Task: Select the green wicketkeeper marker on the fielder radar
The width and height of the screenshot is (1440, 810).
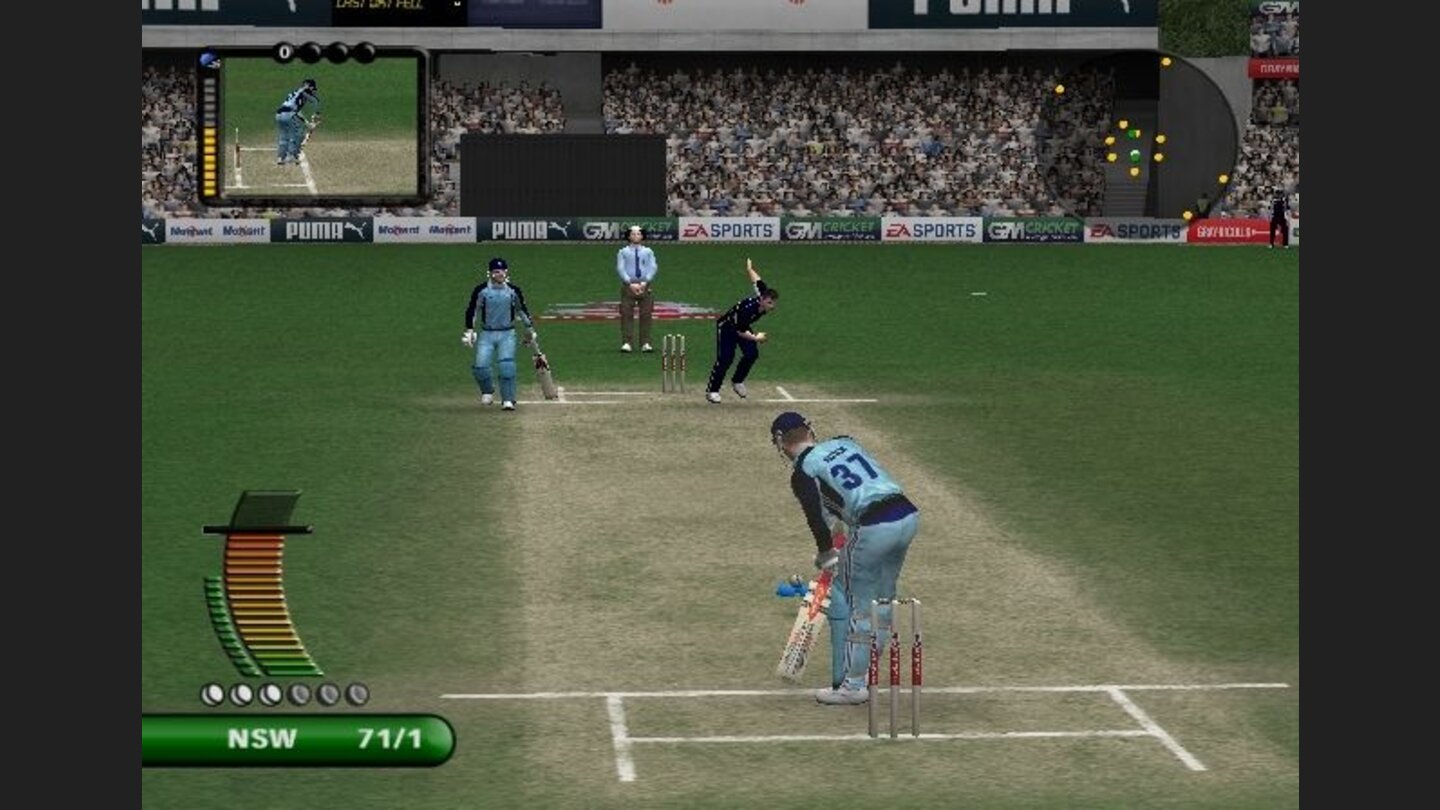Action: (x=1135, y=155)
